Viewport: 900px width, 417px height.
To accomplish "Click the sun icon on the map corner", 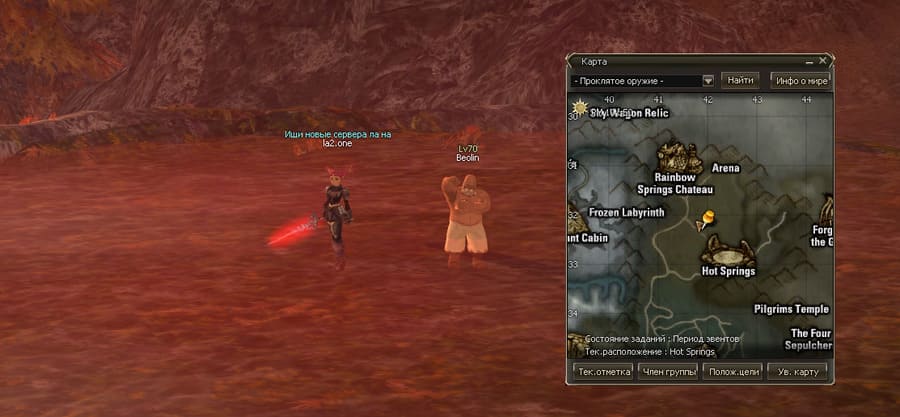I will click(579, 107).
